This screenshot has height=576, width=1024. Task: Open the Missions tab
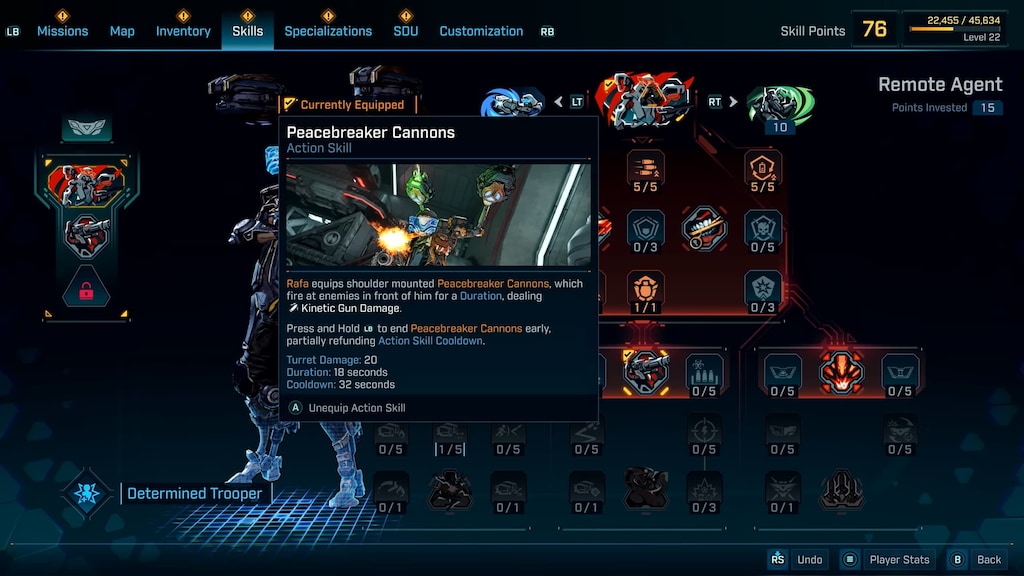coord(61,31)
